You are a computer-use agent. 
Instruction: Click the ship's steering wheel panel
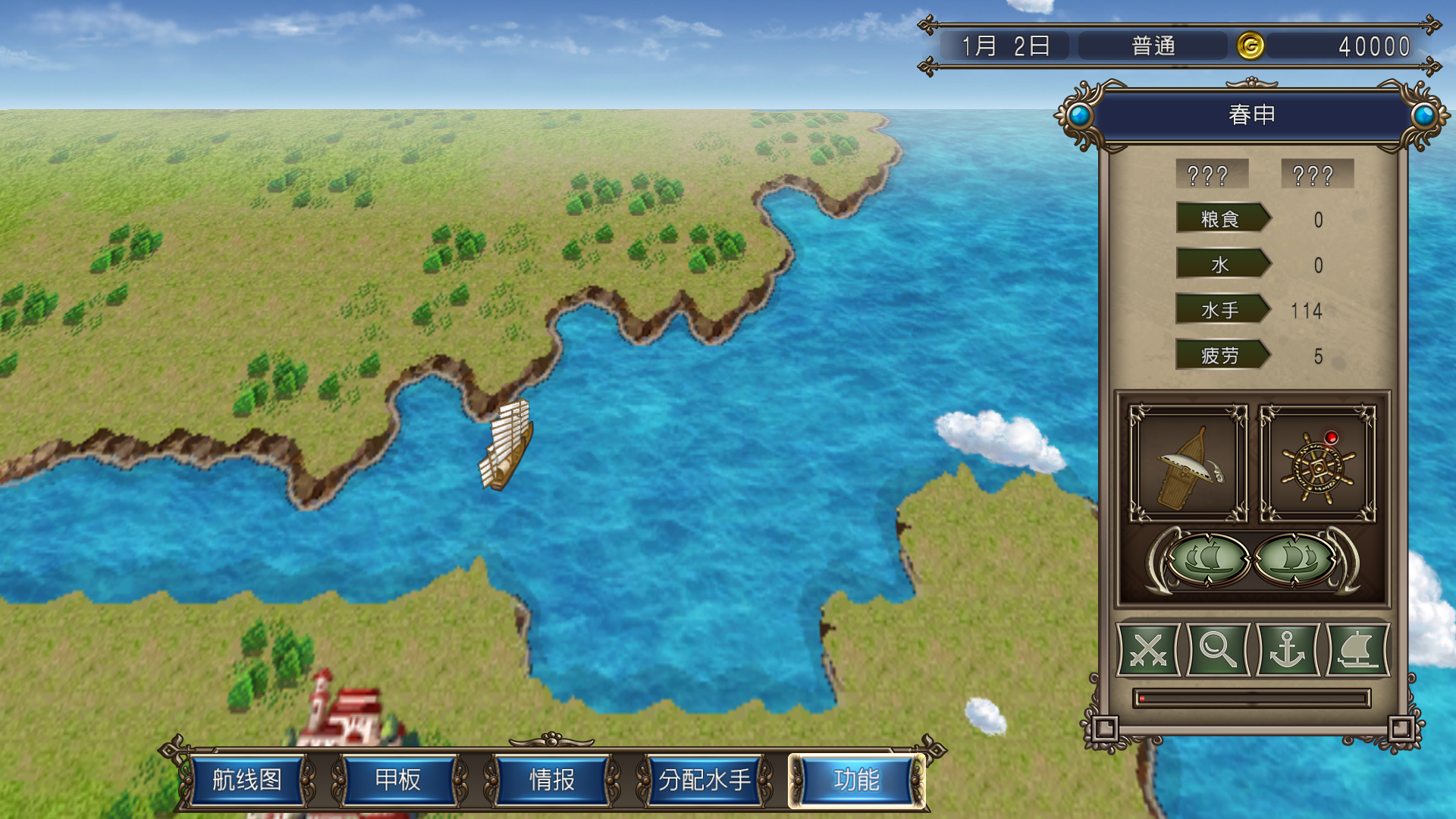coord(1318,464)
